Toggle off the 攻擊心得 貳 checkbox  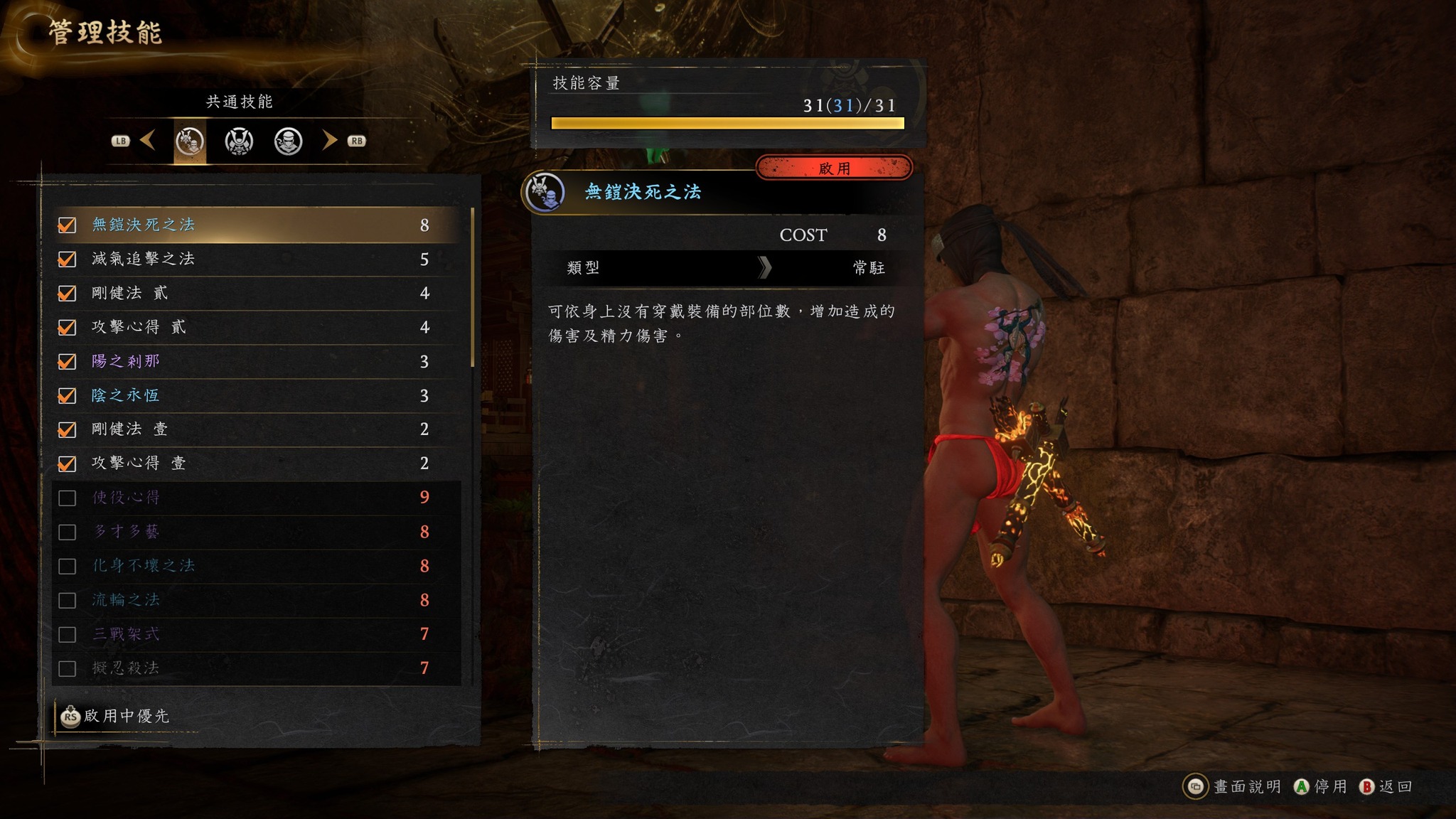pos(67,327)
